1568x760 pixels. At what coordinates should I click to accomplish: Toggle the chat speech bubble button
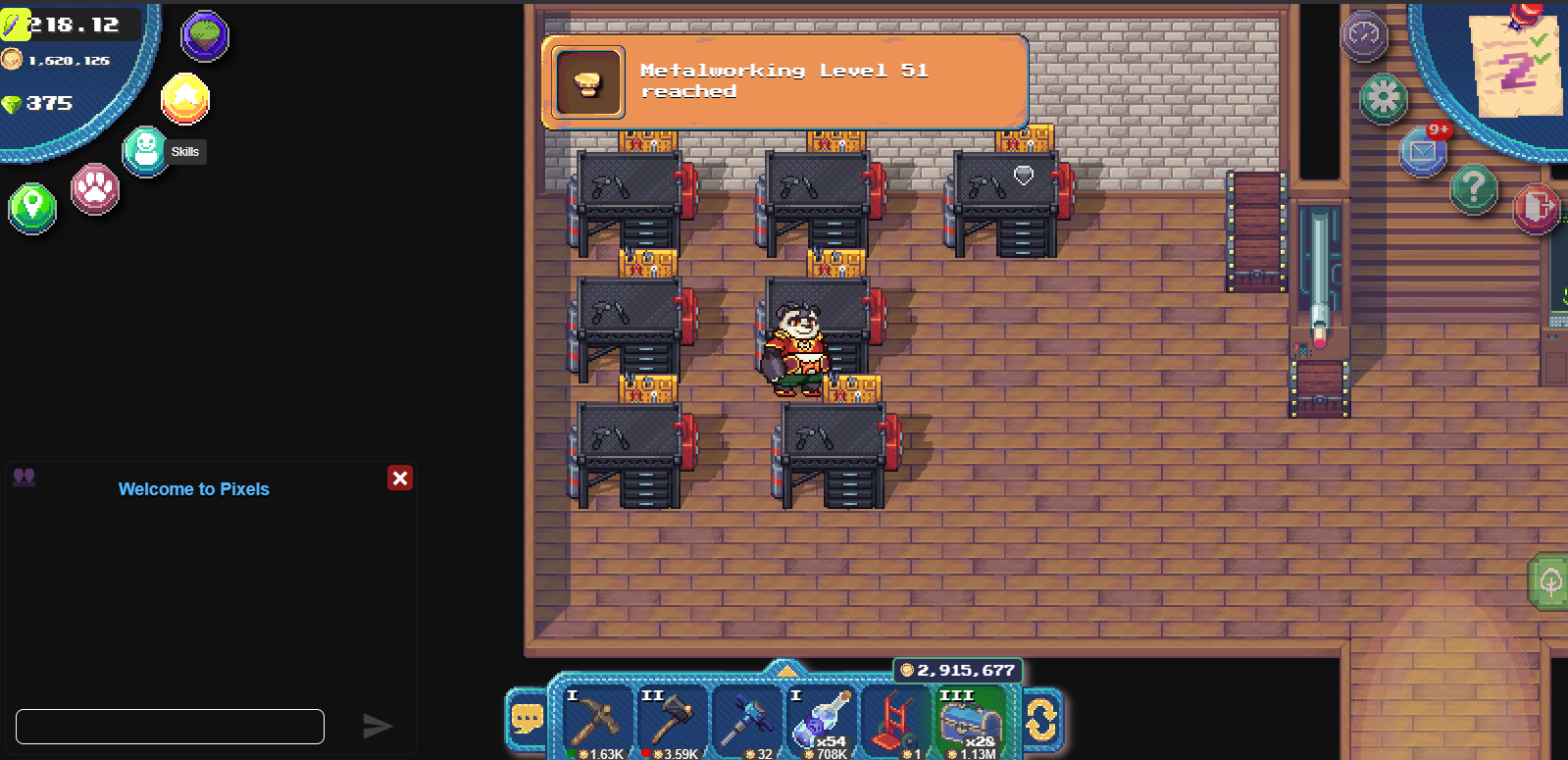pyautogui.click(x=527, y=720)
